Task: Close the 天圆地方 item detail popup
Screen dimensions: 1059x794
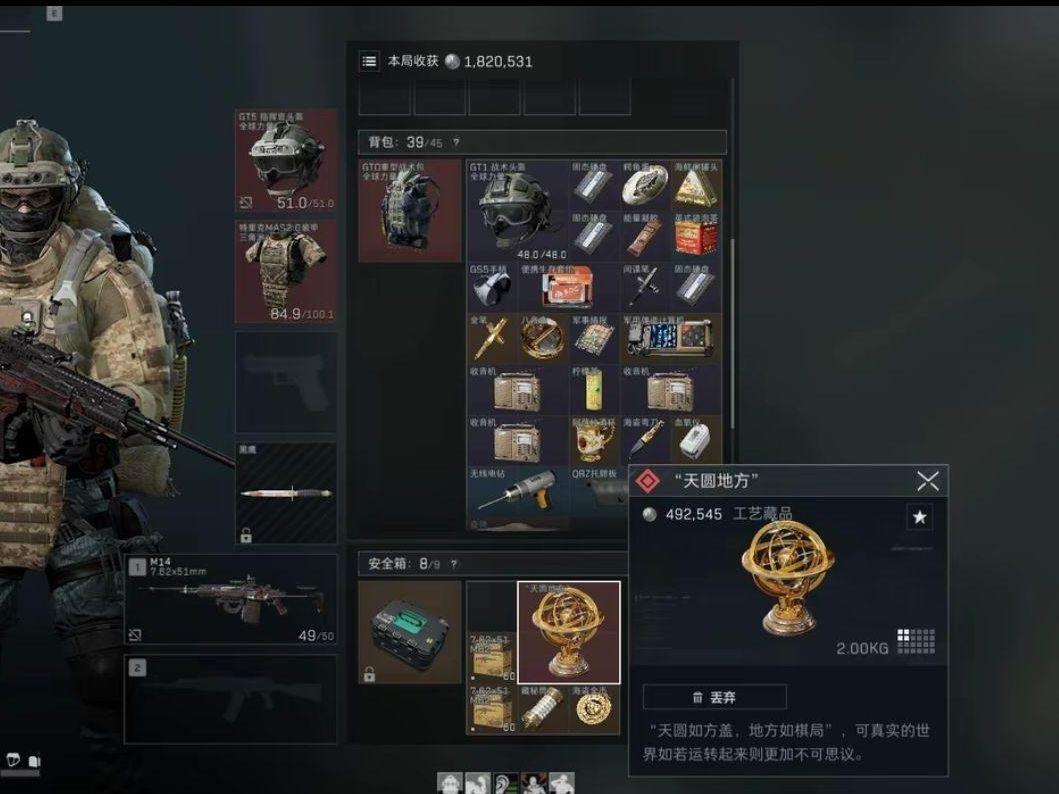Action: tap(927, 481)
